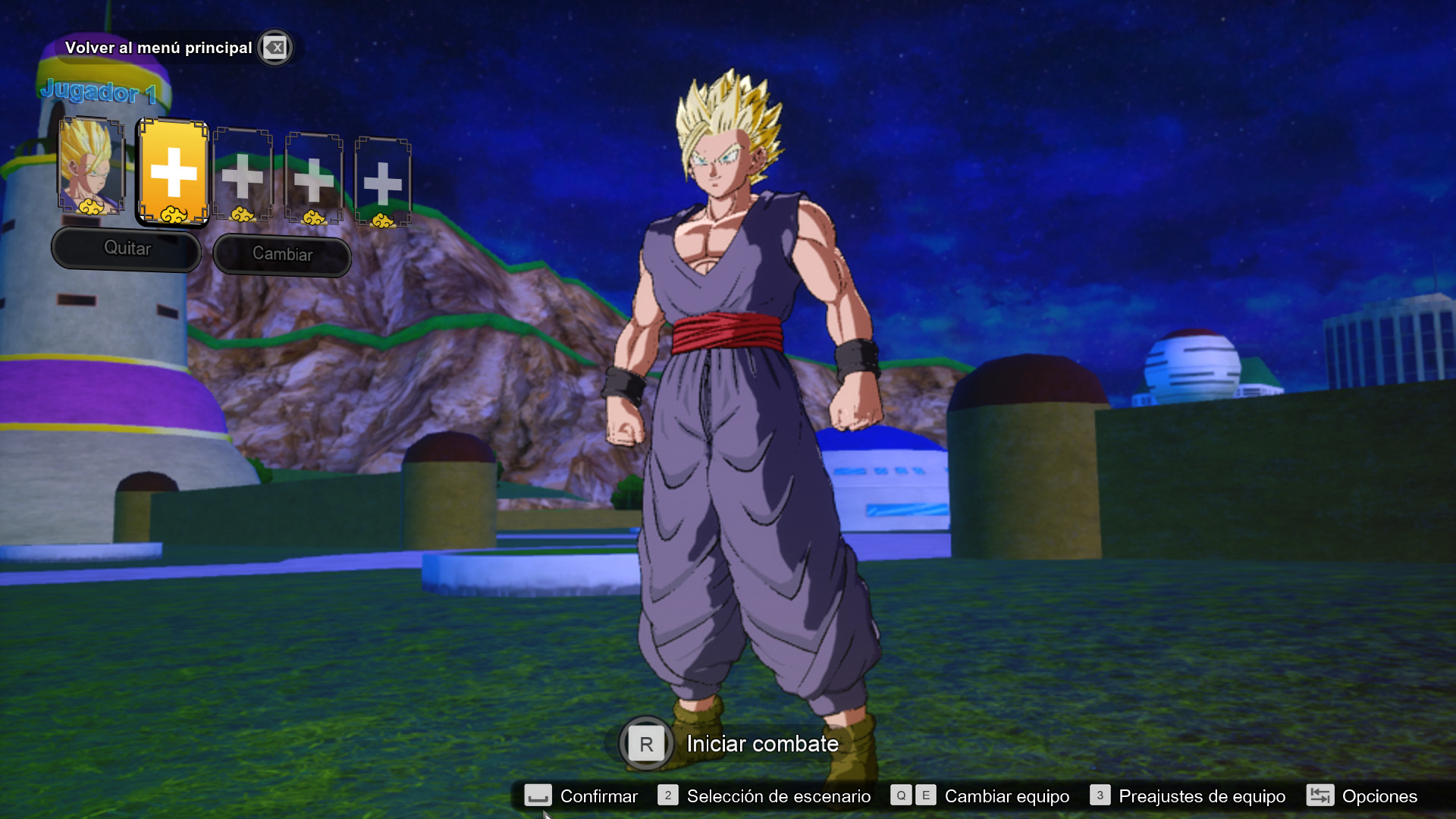Click the R button icon to start combat
This screenshot has height=819, width=1456.
(645, 744)
